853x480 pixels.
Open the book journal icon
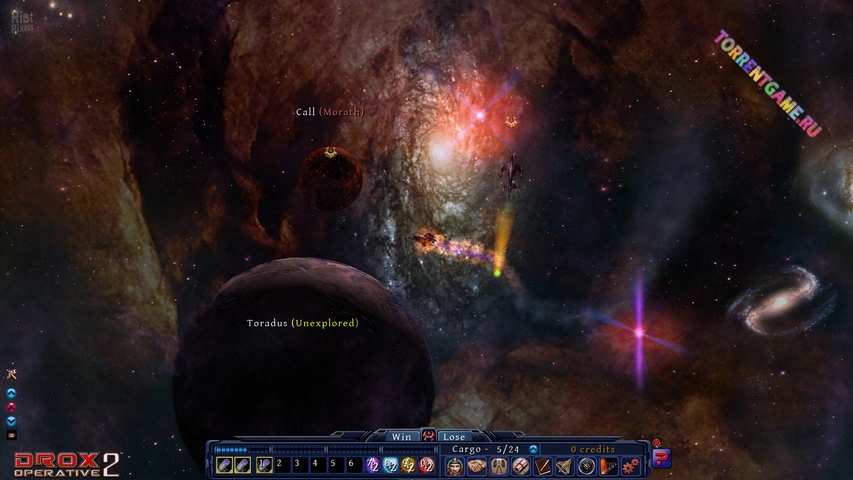tap(543, 466)
